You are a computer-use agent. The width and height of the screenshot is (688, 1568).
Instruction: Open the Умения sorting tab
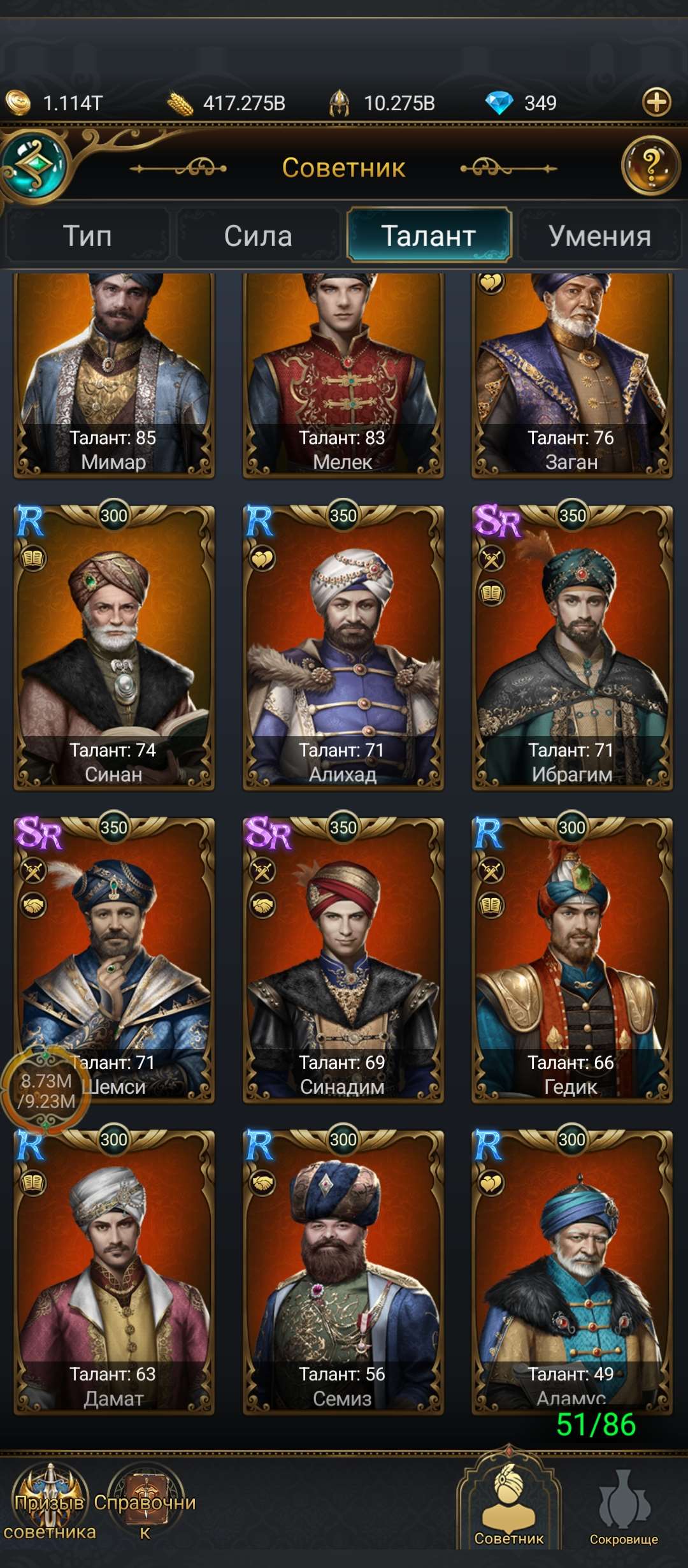point(599,236)
